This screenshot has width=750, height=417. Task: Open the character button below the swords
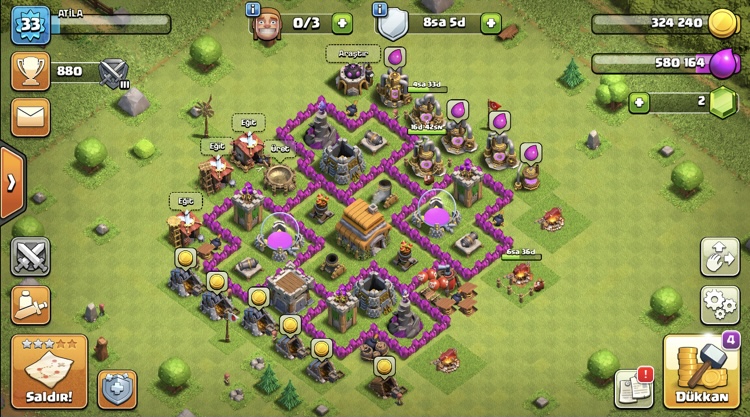(x=31, y=304)
